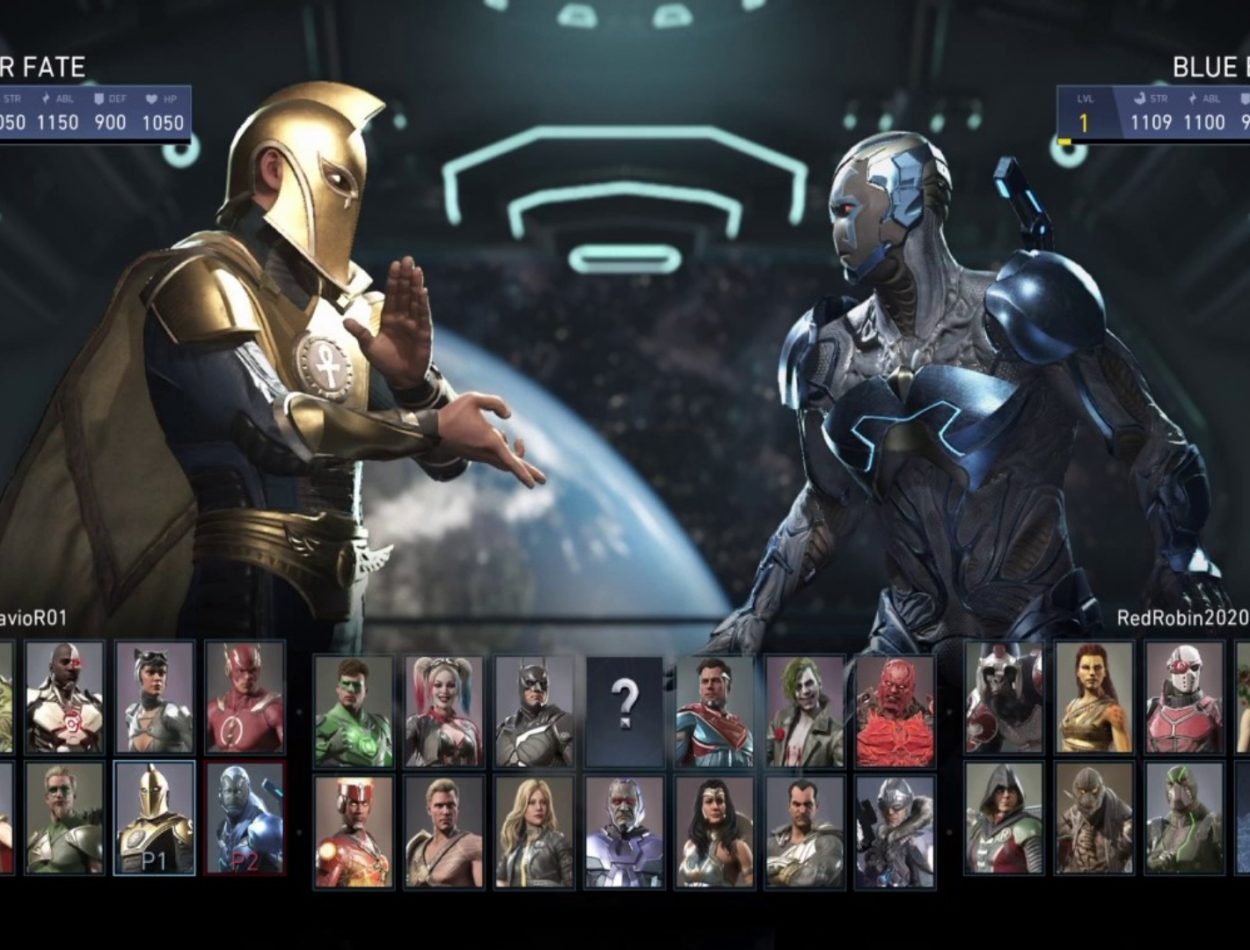The width and height of the screenshot is (1250, 950).
Task: Click Doctor Fate tile marked P1
Action: (154, 817)
